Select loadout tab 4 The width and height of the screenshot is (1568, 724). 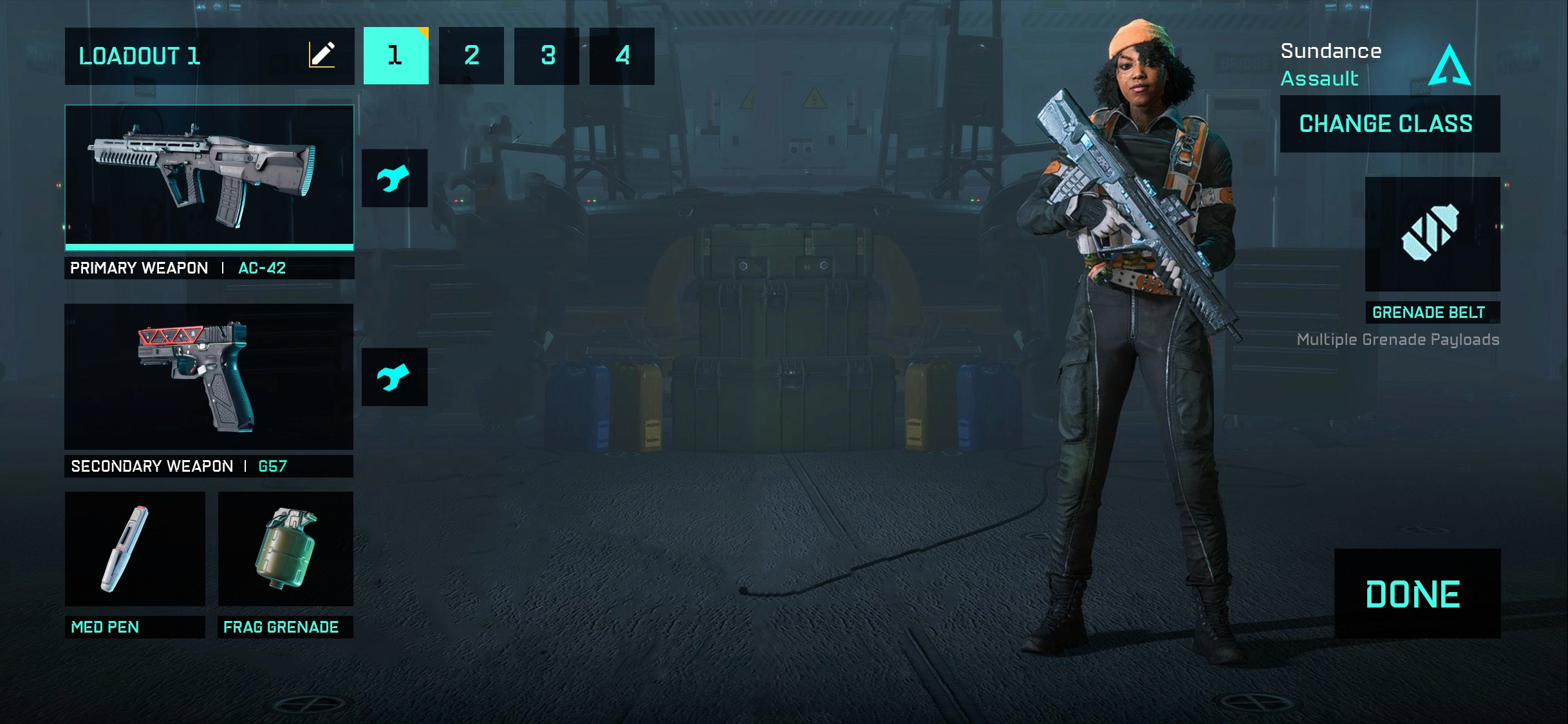coord(622,56)
